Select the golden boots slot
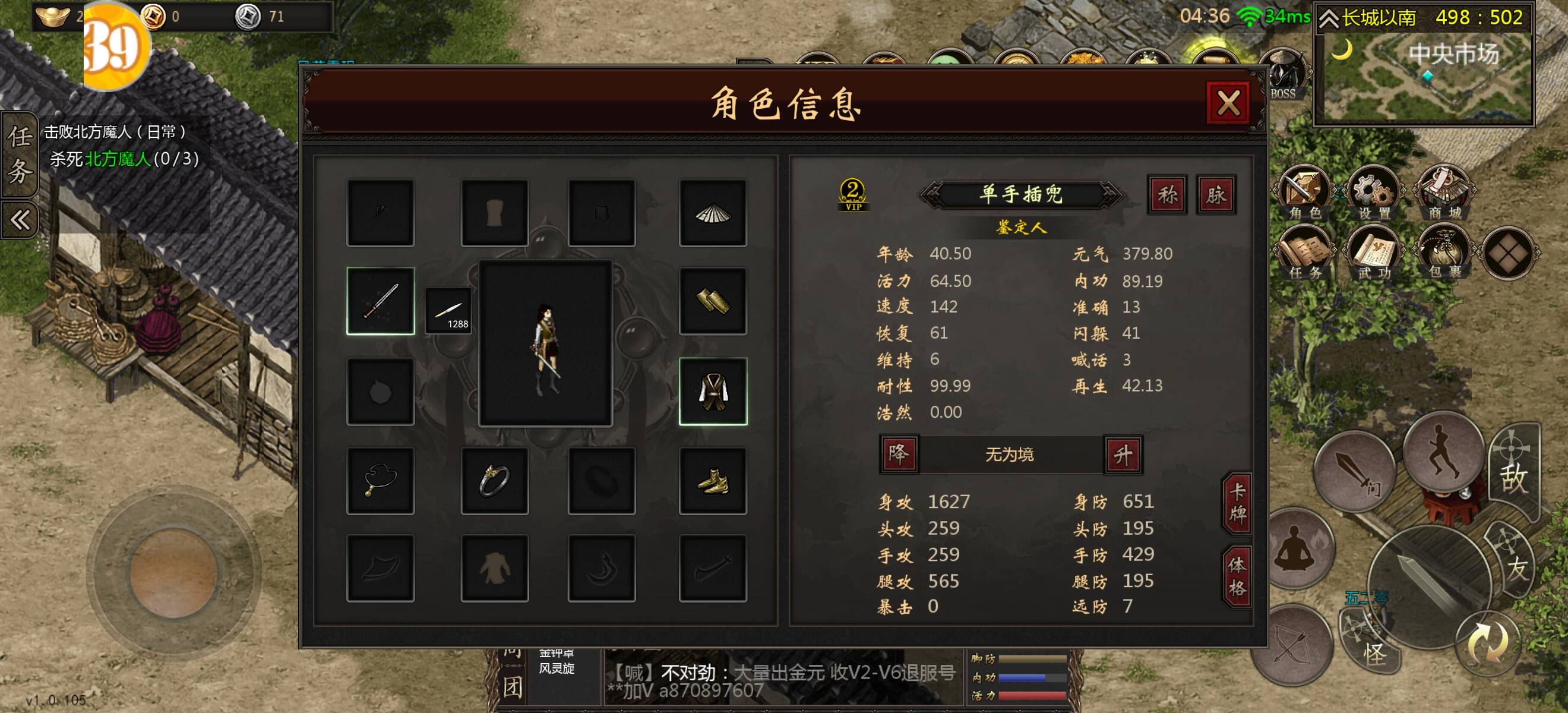Viewport: 1568px width, 713px height. (713, 481)
